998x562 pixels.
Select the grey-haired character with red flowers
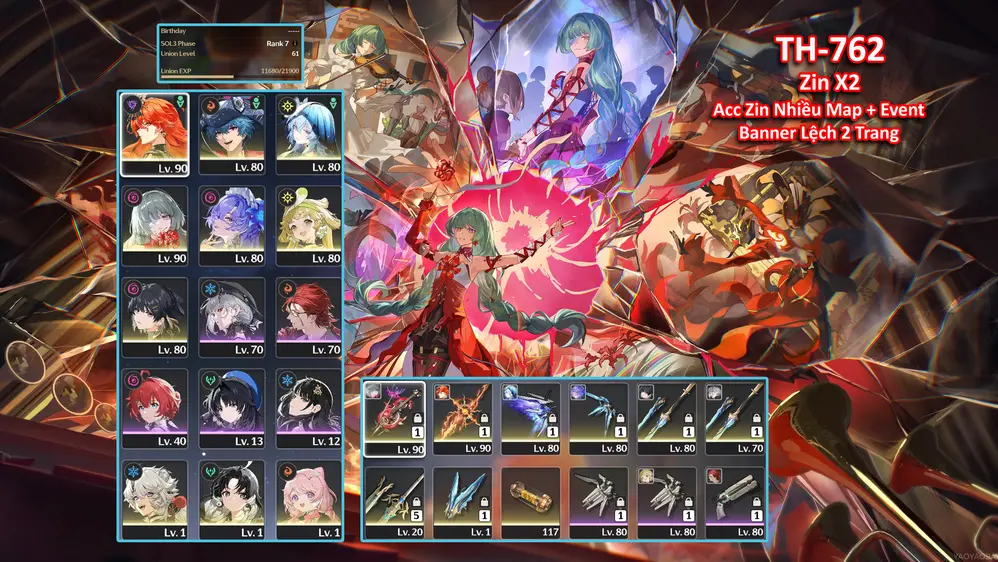pos(155,225)
